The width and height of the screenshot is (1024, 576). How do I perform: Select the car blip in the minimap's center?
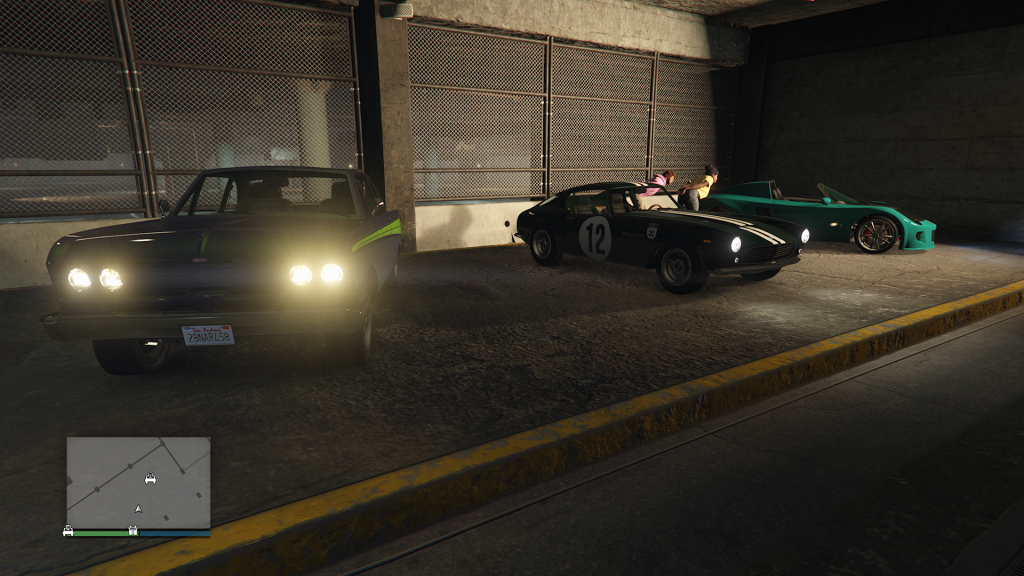pos(150,479)
